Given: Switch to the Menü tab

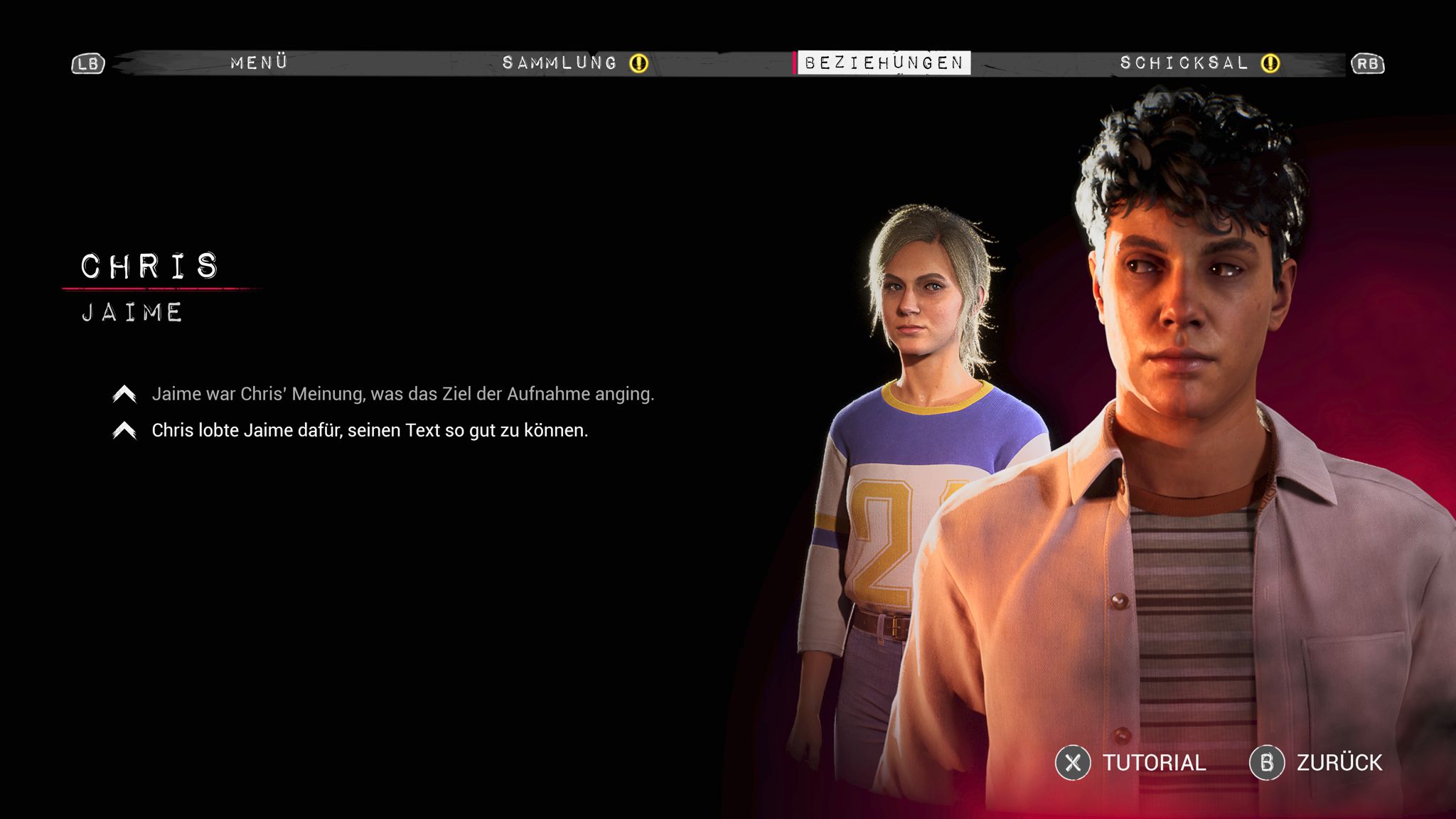Looking at the screenshot, I should point(259,63).
